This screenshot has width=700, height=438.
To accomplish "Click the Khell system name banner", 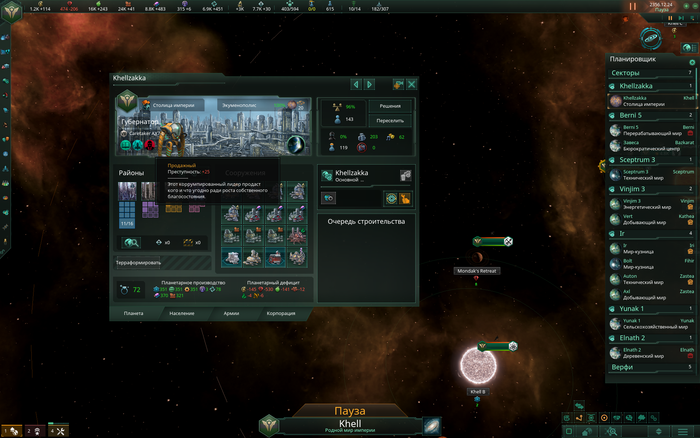I will tap(349, 424).
